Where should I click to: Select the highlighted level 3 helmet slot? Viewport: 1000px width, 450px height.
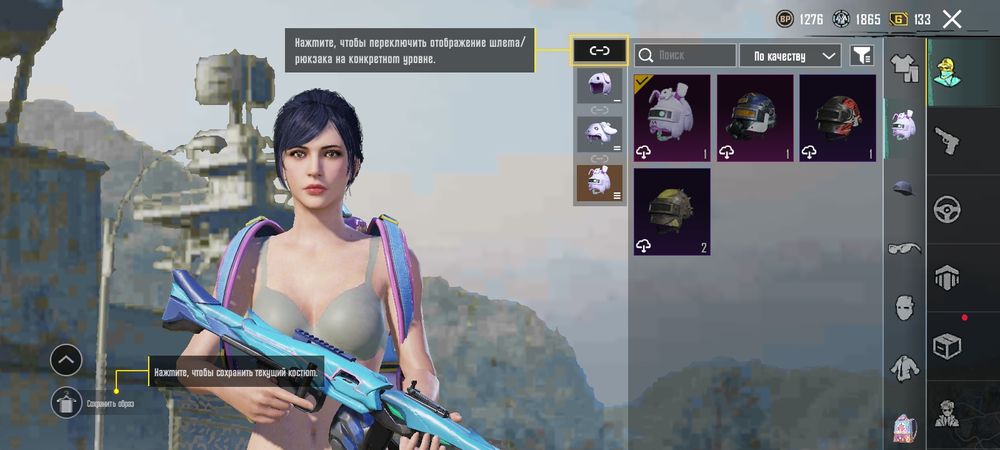599,184
